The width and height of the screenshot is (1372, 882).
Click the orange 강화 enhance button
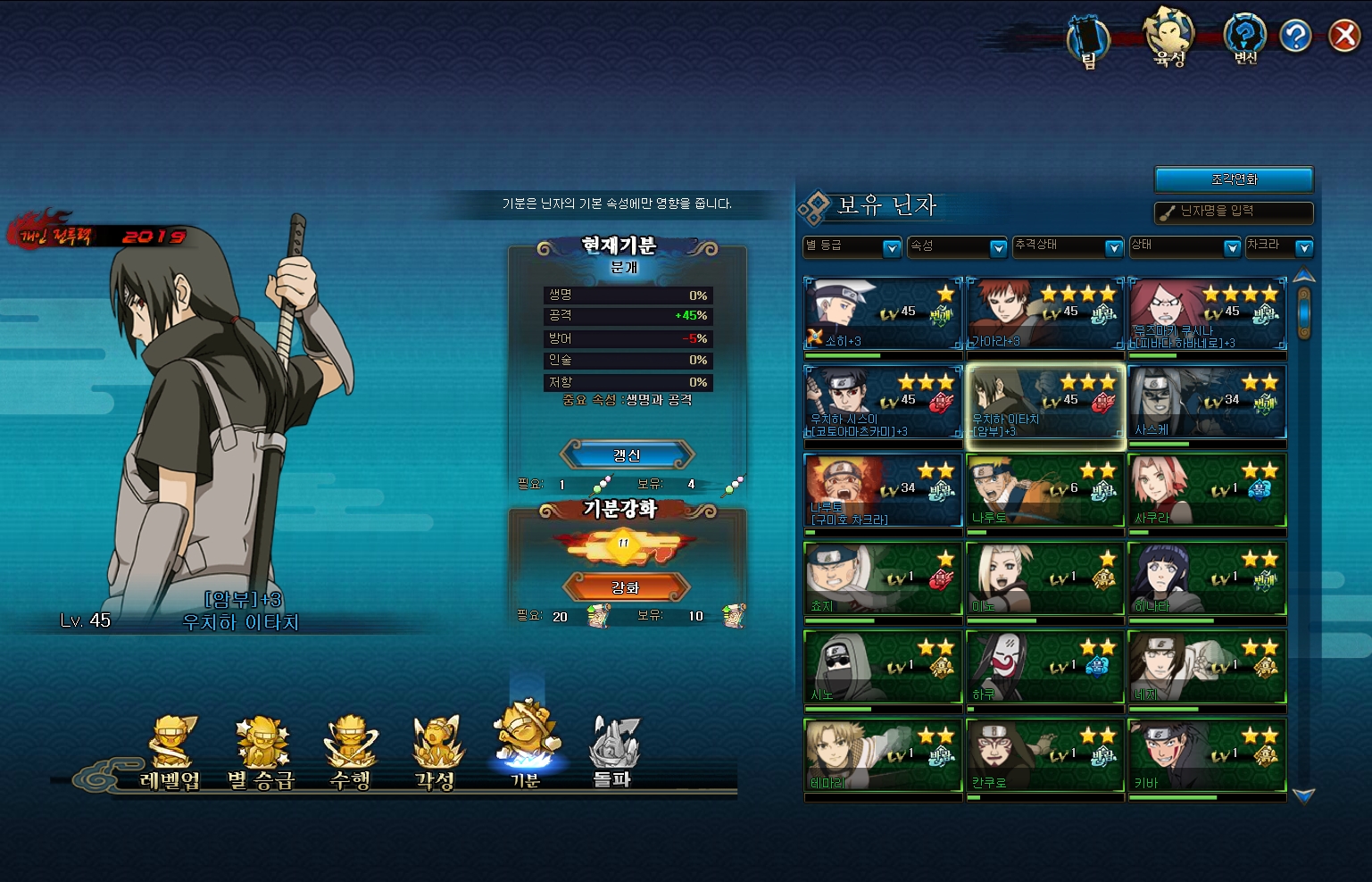[x=626, y=587]
